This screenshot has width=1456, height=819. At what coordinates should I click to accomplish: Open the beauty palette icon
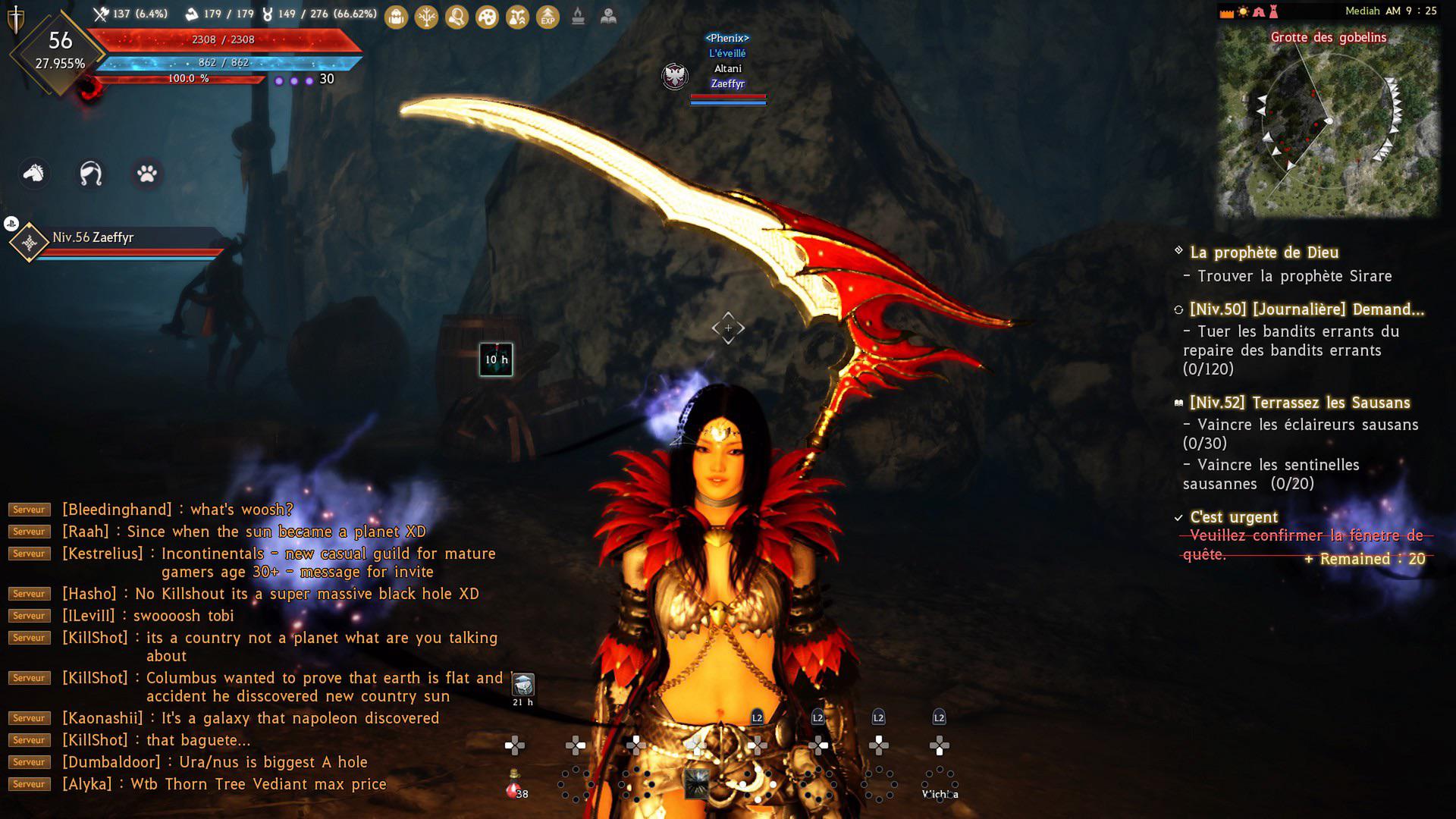click(x=486, y=17)
